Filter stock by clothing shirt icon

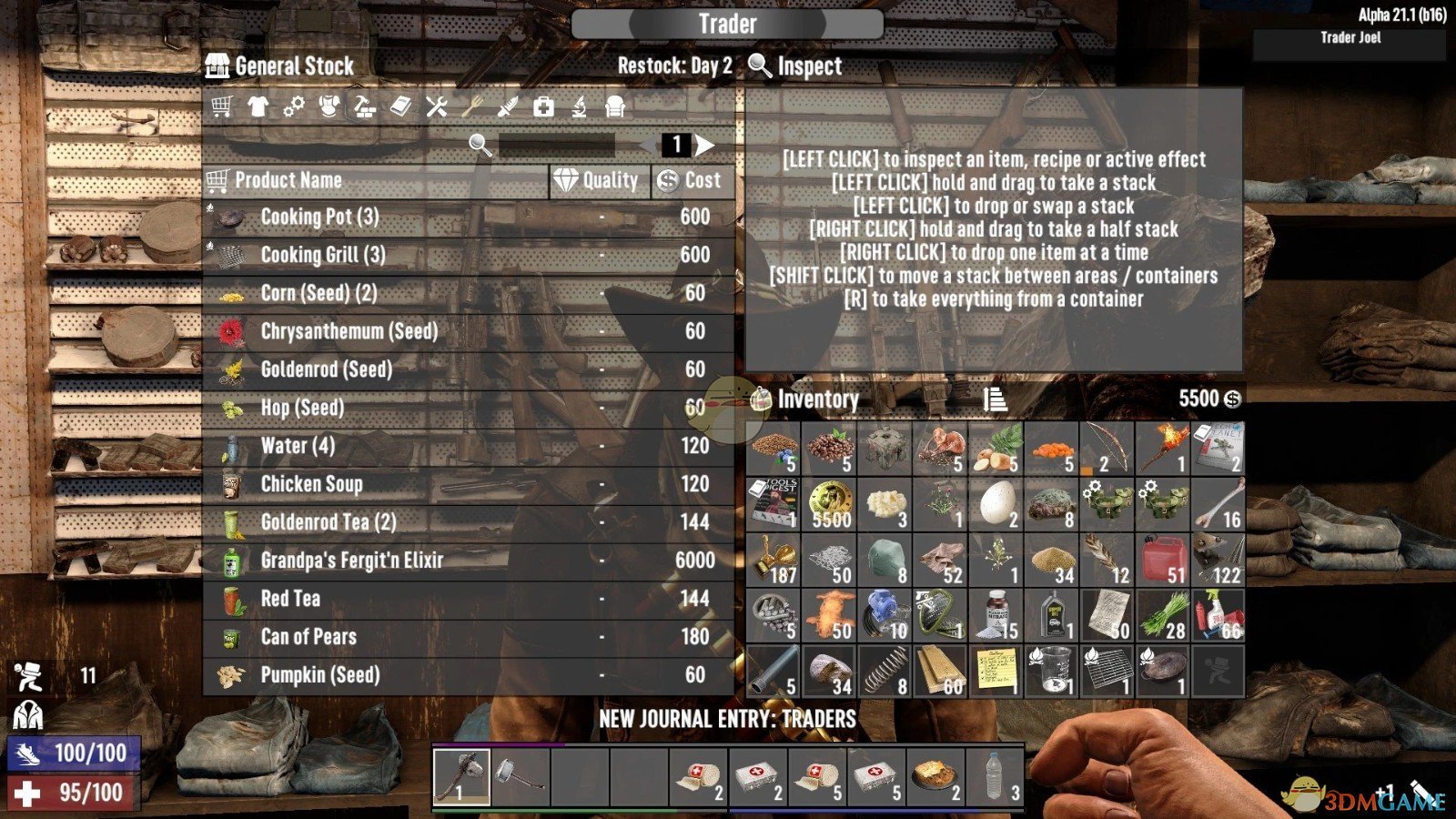[258, 106]
